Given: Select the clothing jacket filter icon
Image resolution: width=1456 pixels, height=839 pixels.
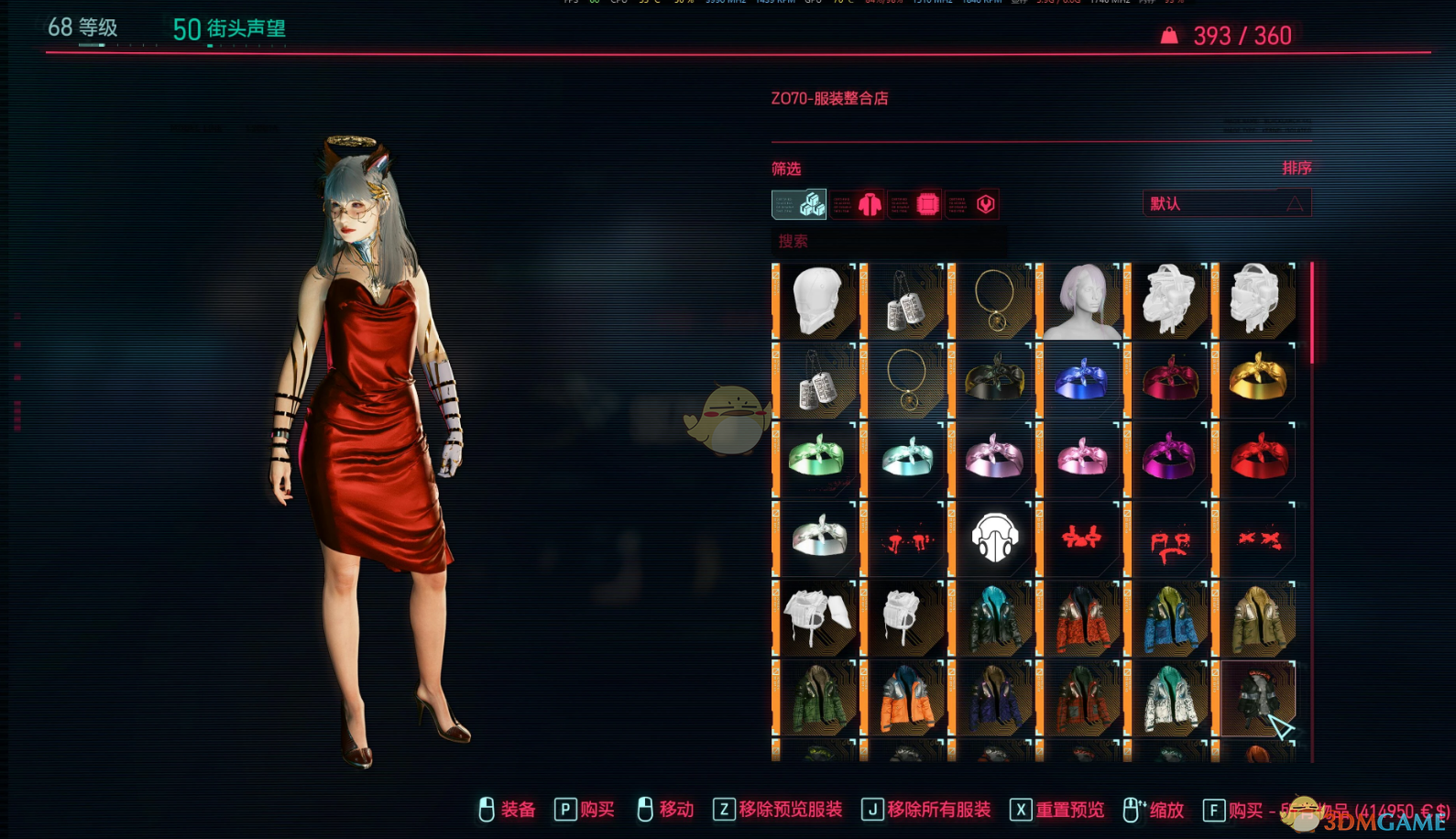Looking at the screenshot, I should click(x=869, y=204).
